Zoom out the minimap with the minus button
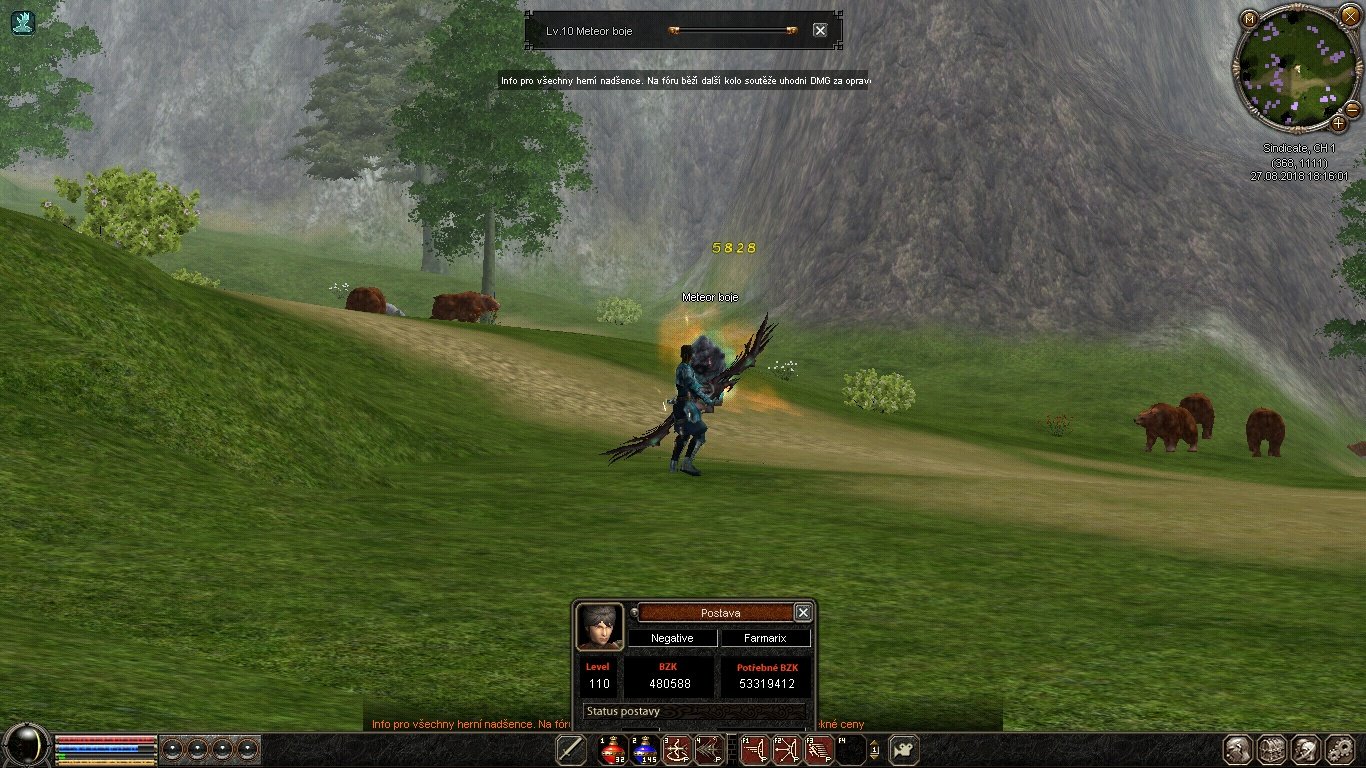 point(1352,108)
